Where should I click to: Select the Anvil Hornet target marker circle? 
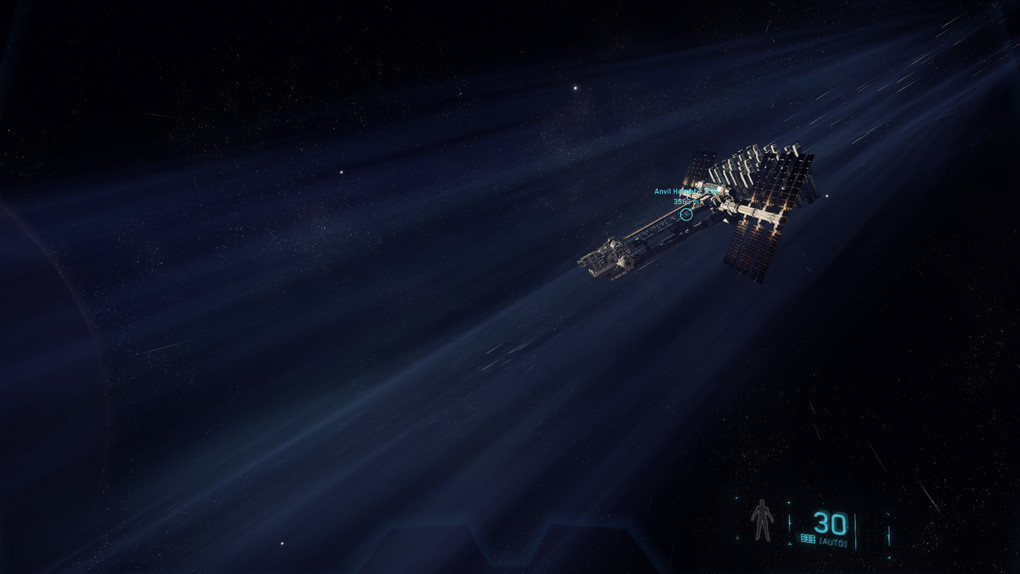tap(686, 214)
